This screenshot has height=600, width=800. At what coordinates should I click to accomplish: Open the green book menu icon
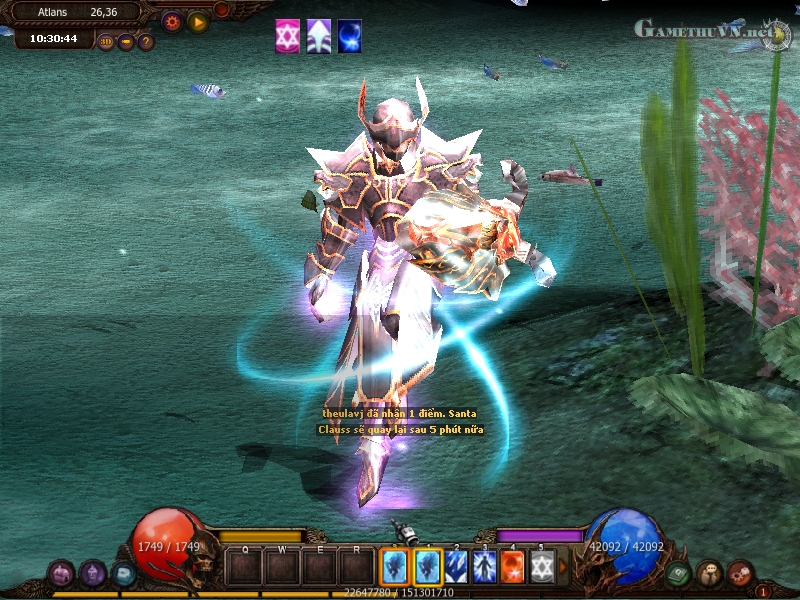point(679,574)
